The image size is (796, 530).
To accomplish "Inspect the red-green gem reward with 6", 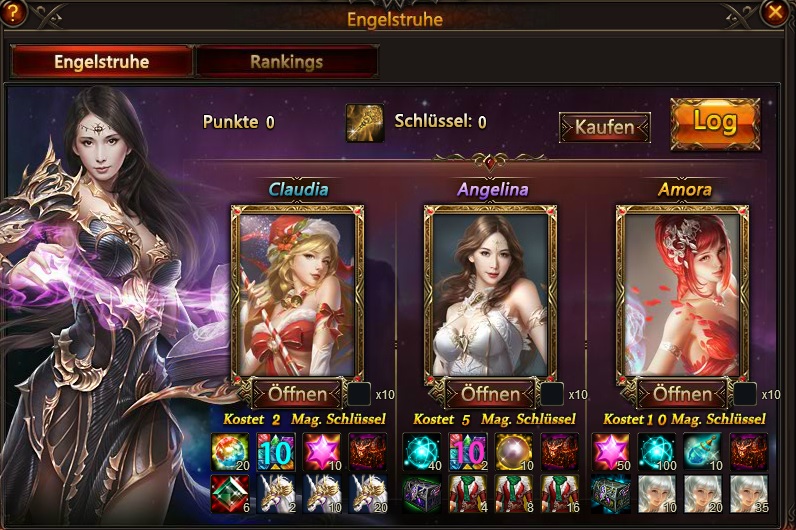I will pos(230,492).
